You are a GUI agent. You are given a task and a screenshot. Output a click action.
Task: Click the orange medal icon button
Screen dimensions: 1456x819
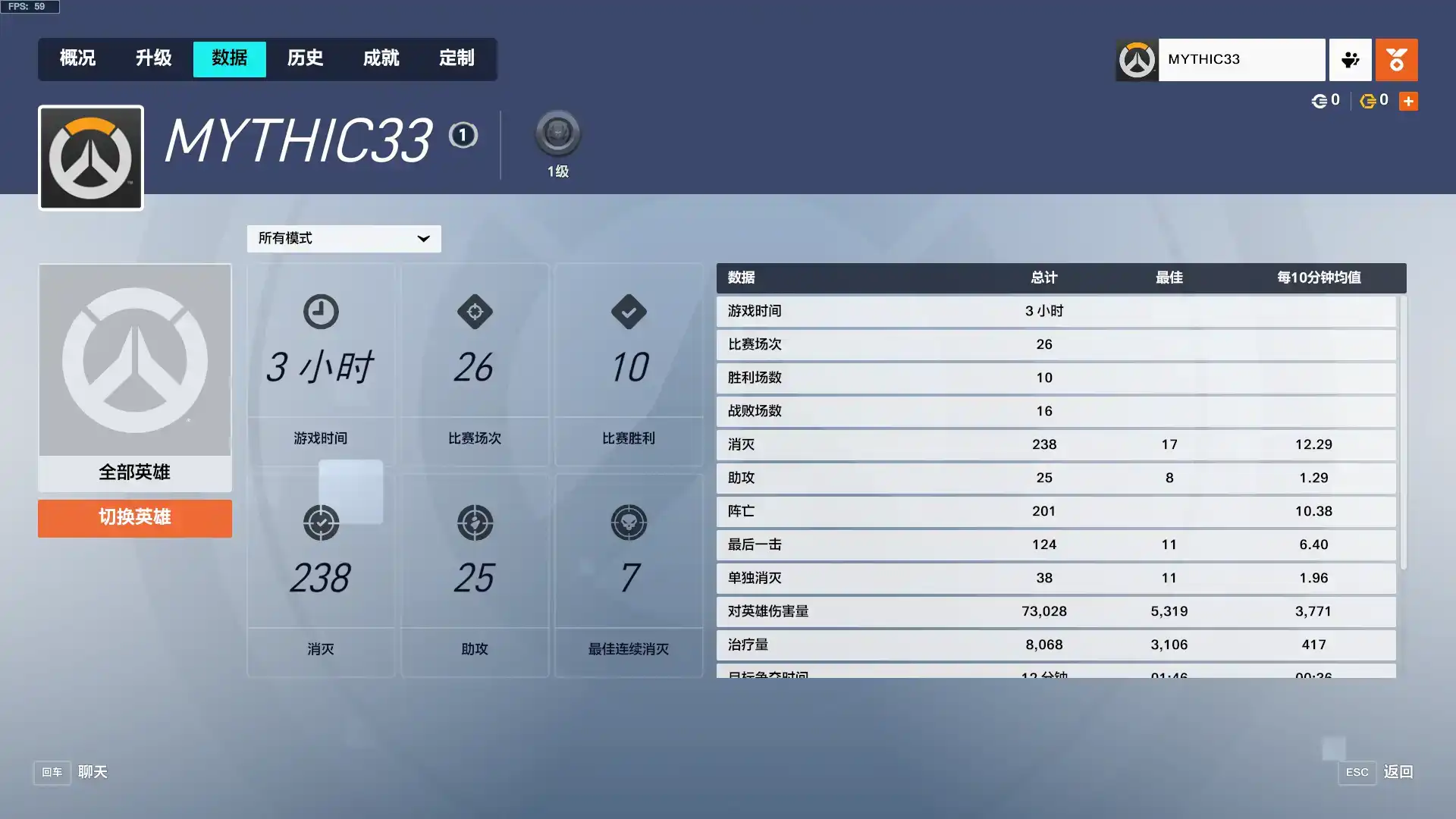(x=1396, y=59)
